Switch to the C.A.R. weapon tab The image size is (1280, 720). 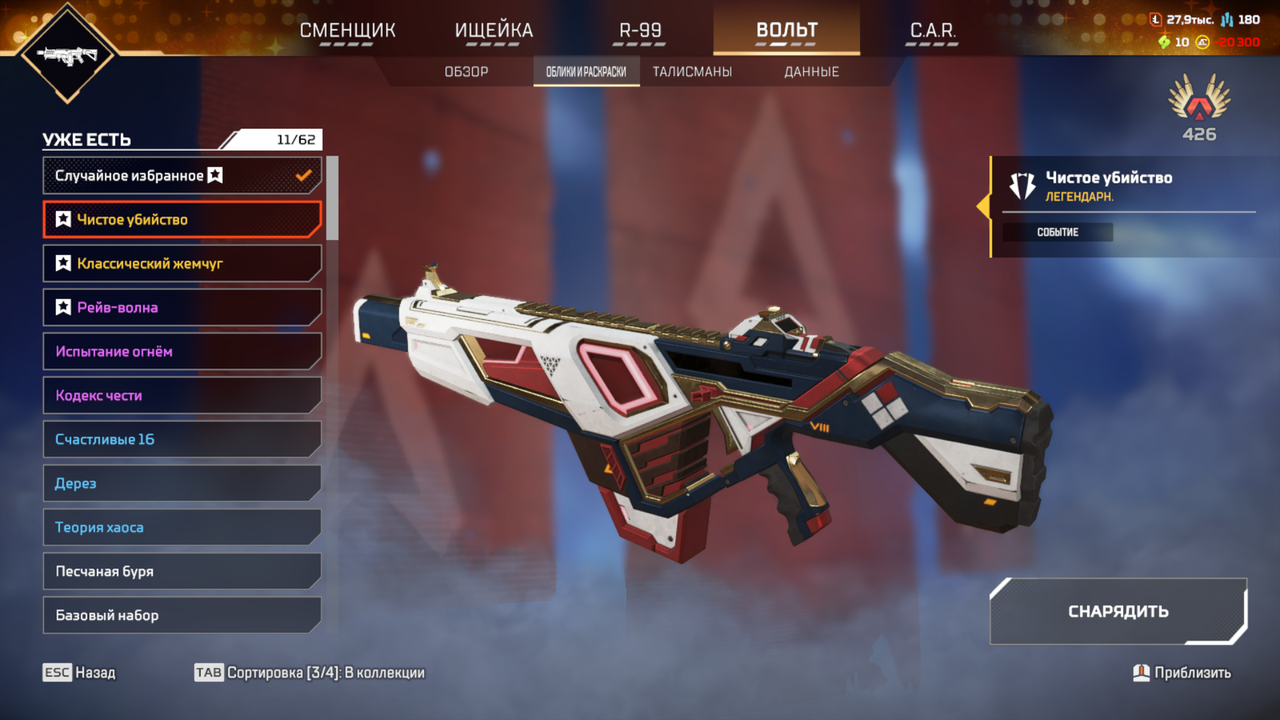coord(932,30)
